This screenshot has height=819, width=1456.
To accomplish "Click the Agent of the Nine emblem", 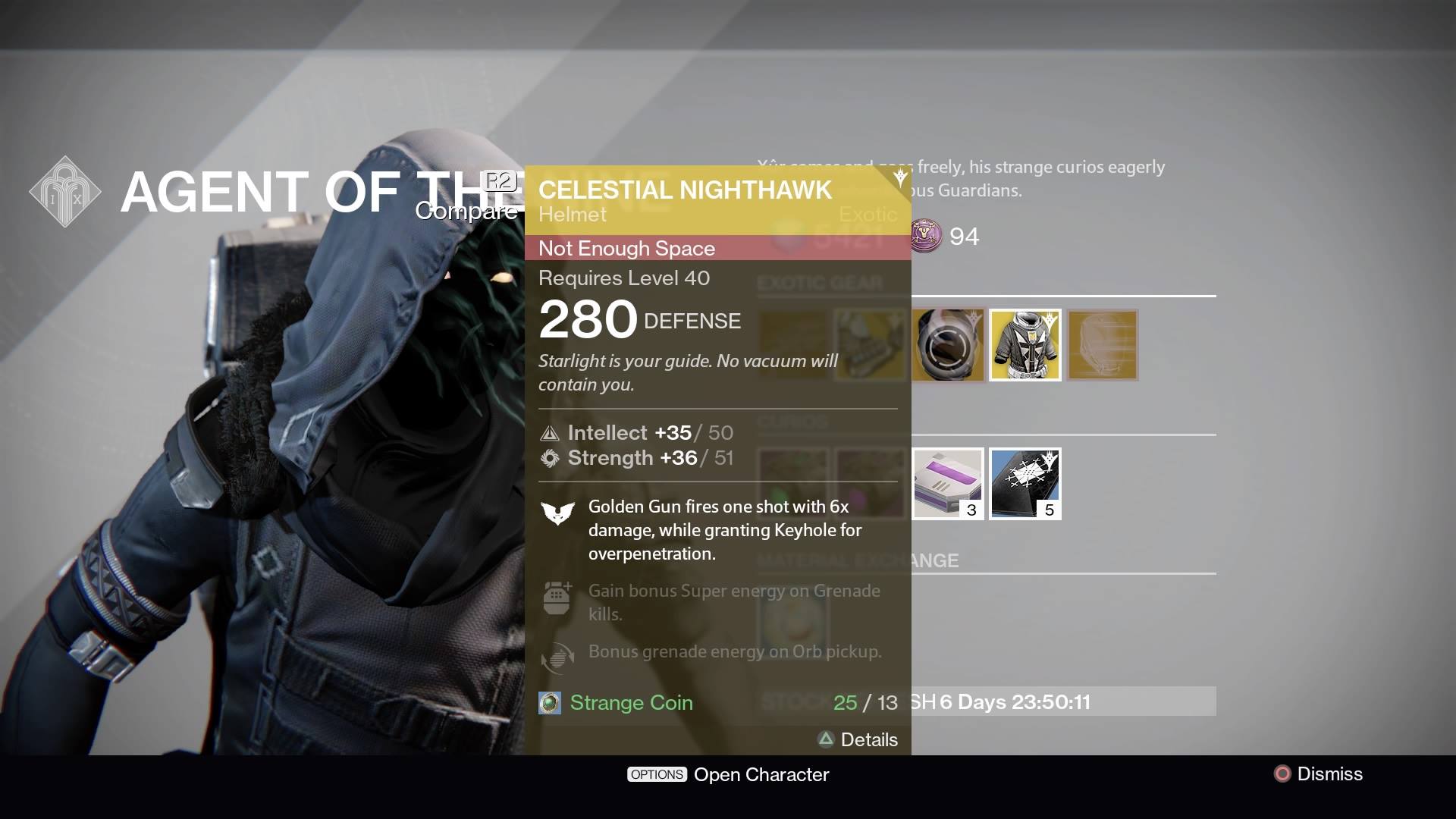I will coord(66,192).
